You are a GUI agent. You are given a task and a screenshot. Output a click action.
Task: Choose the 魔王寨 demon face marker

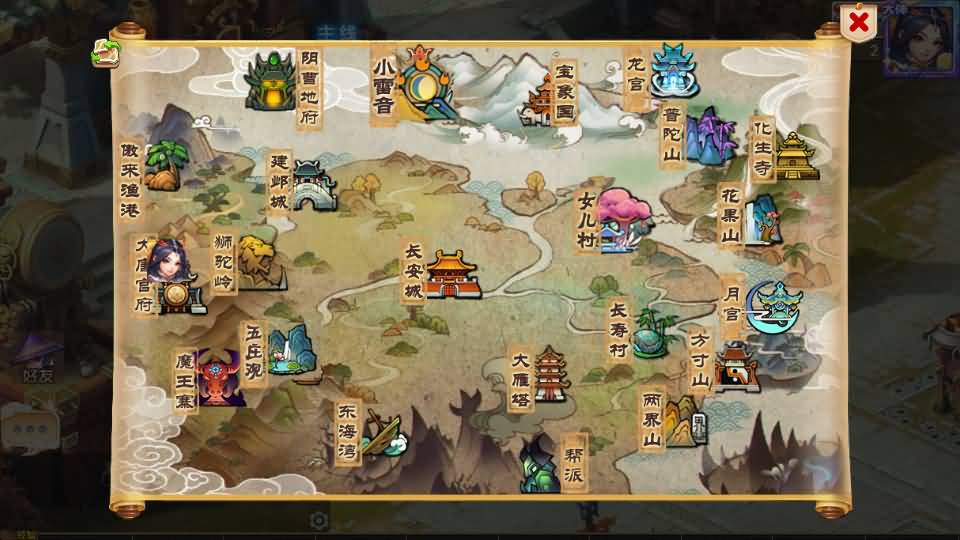click(x=220, y=378)
